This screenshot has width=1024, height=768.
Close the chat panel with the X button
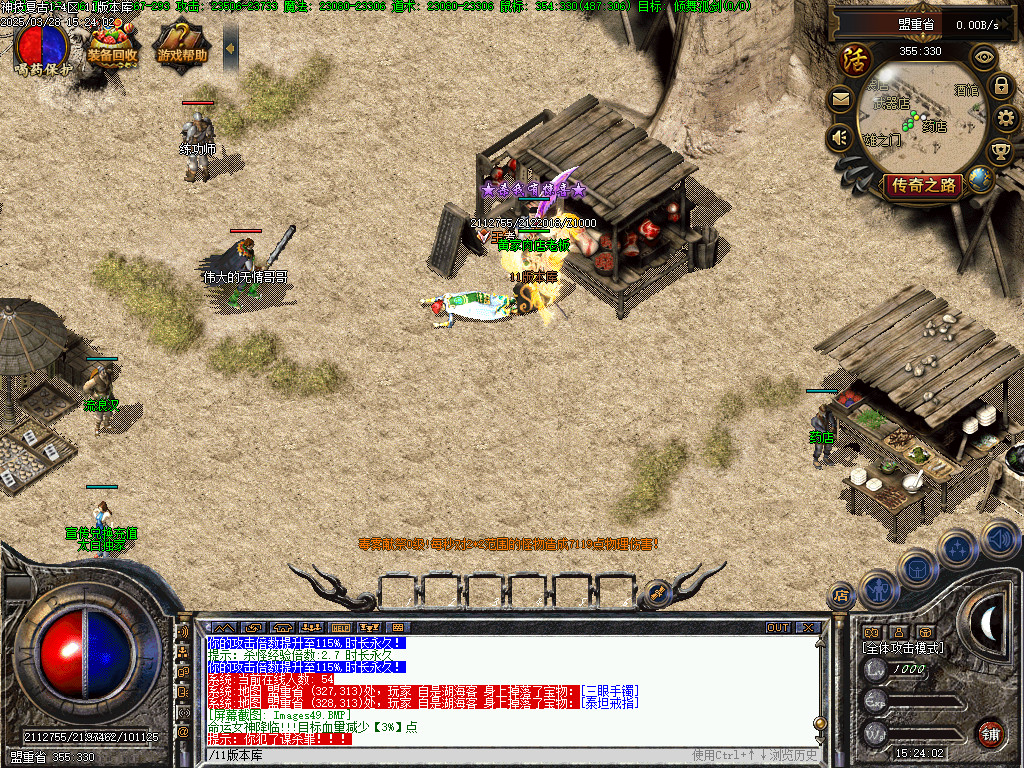pyautogui.click(x=808, y=628)
